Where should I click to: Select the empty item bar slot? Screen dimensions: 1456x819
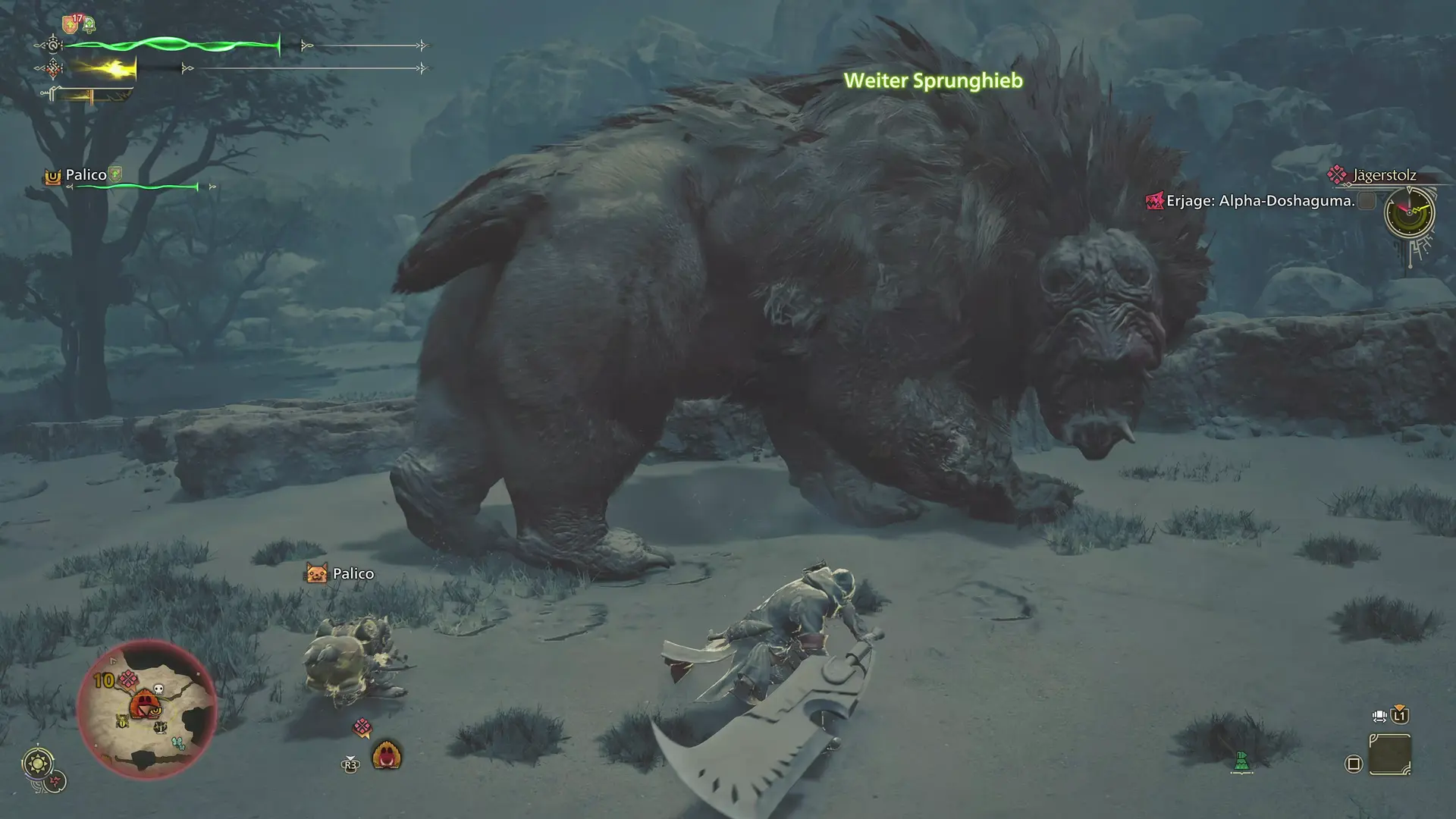[x=1390, y=755]
